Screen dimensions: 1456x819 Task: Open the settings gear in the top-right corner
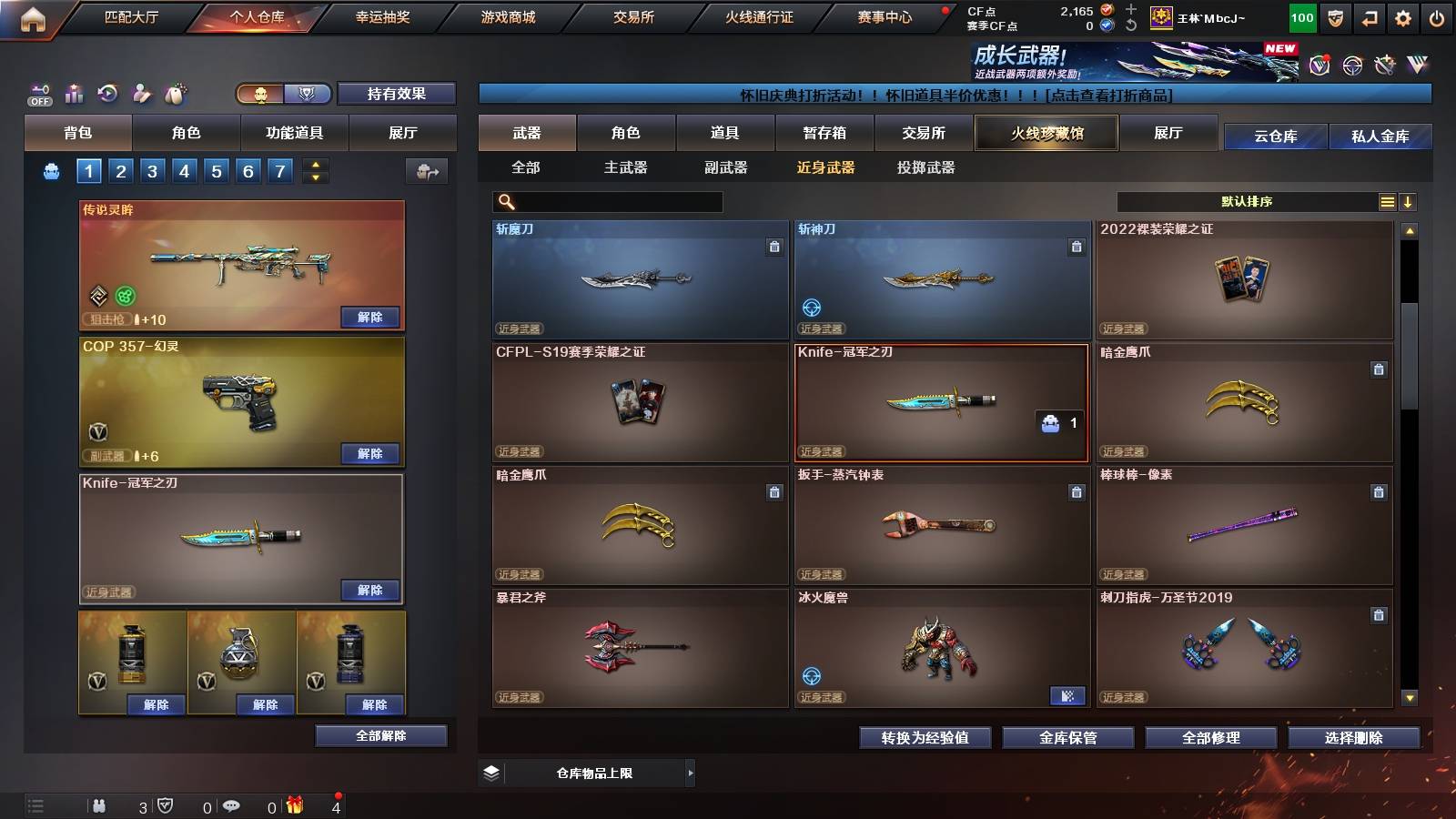click(1404, 17)
